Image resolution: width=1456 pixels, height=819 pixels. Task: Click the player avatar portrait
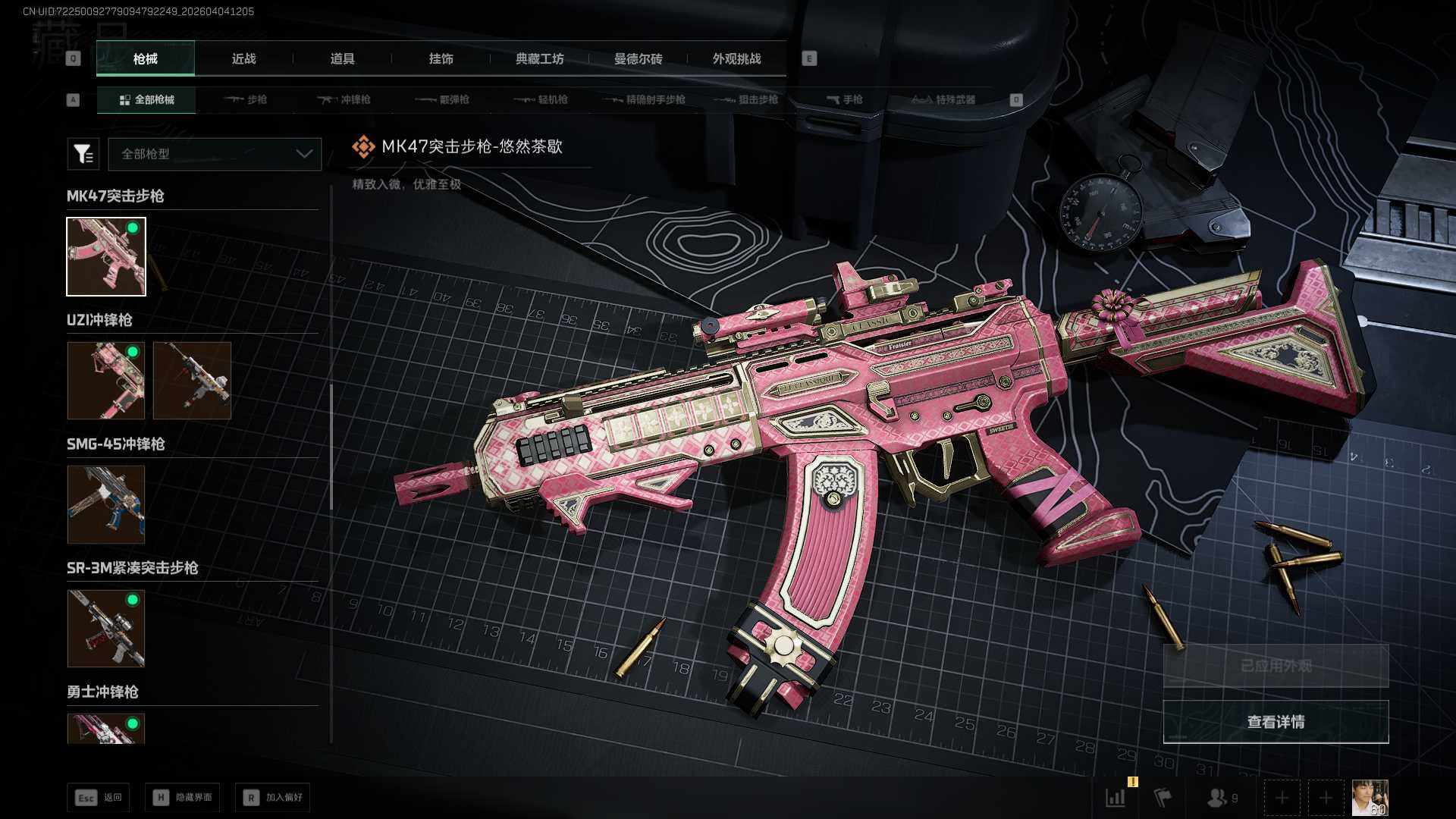[1370, 798]
